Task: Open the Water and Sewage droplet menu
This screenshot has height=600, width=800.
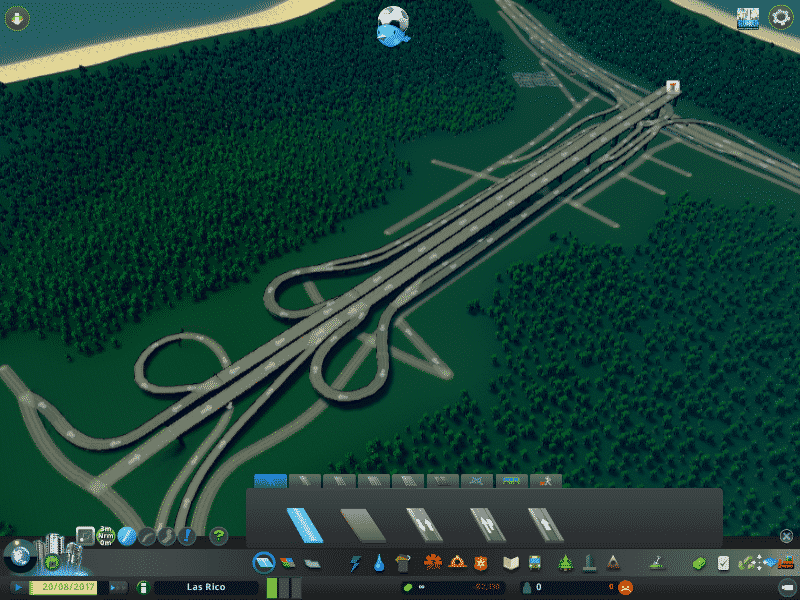Action: pos(379,563)
